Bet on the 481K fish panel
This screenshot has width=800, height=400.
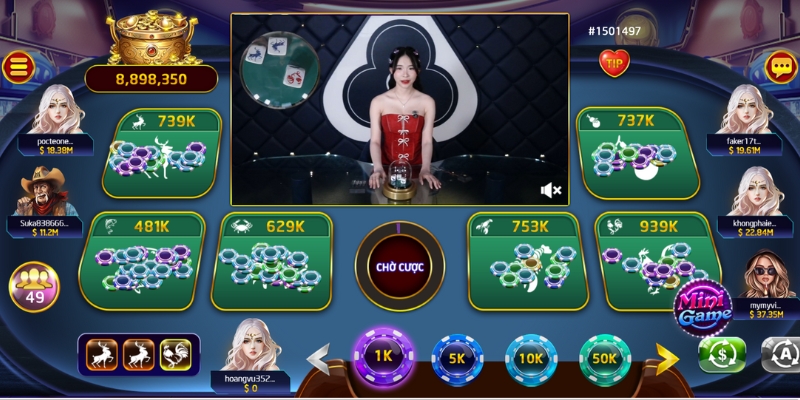coord(141,262)
